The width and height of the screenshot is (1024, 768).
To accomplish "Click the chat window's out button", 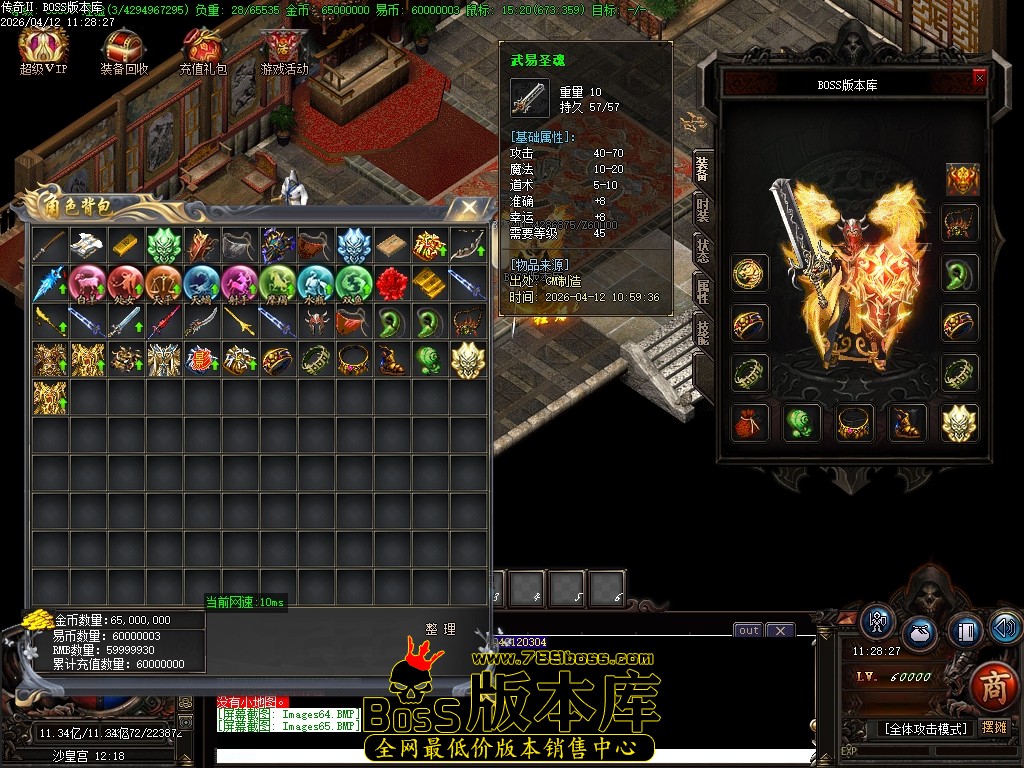I will [x=748, y=630].
